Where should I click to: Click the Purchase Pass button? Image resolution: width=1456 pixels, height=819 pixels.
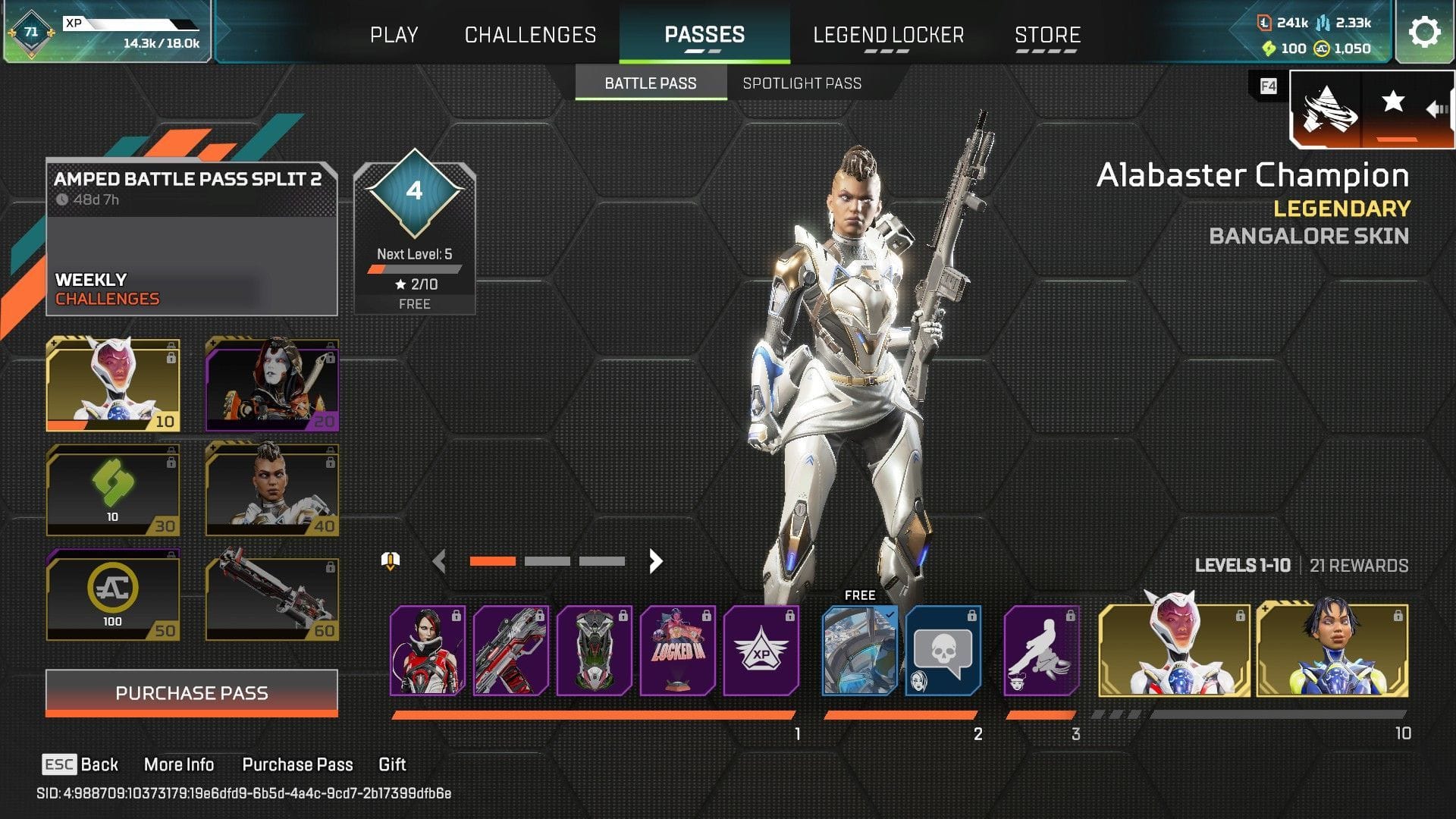pos(191,692)
